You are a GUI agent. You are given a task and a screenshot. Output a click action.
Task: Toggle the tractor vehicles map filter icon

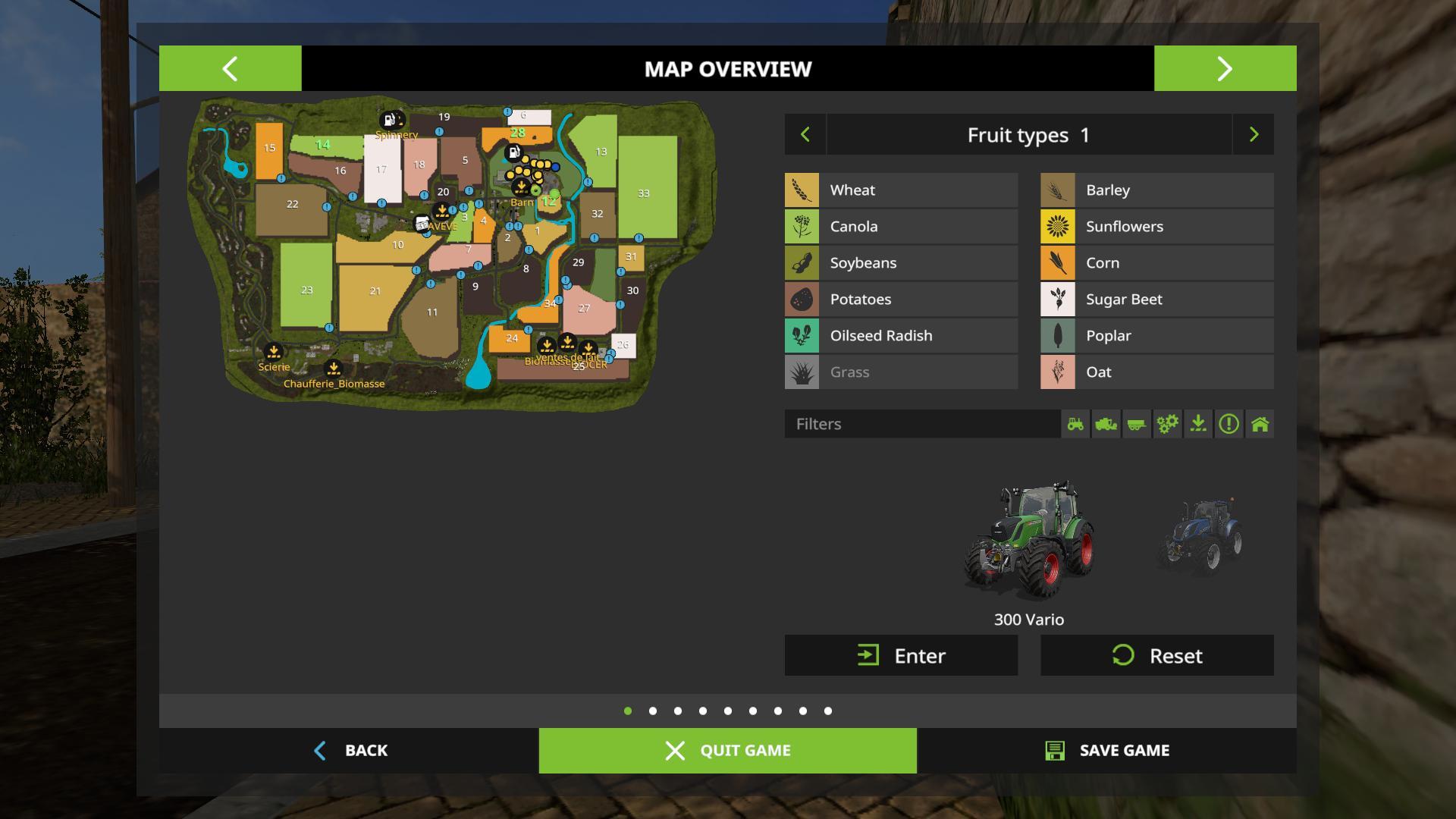pyautogui.click(x=1075, y=424)
